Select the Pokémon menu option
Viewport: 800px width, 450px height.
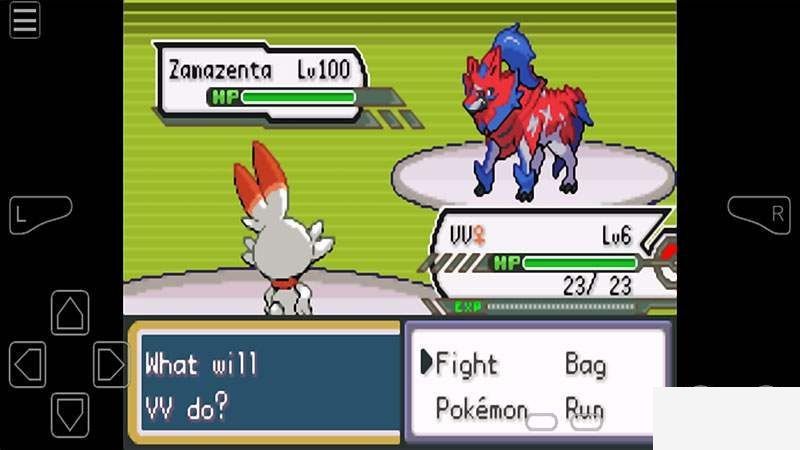point(481,408)
